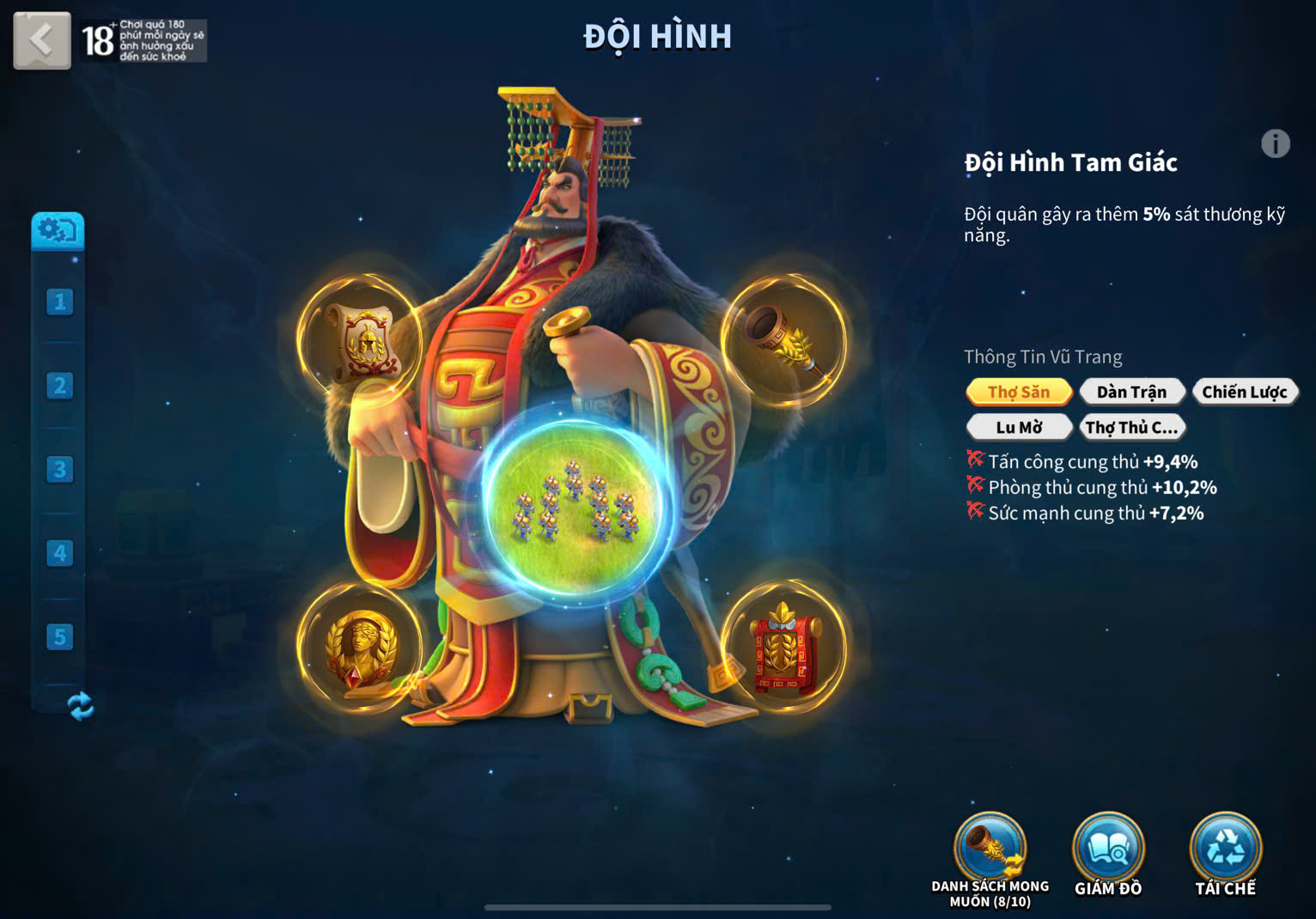Switch to formation preset 3

point(59,469)
